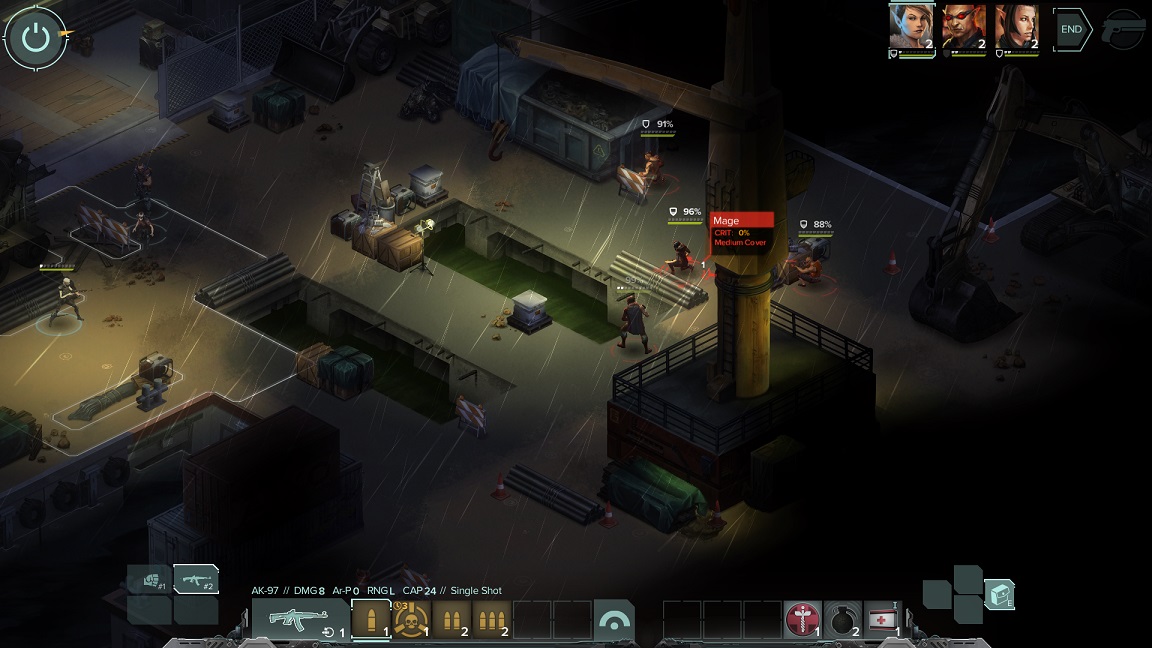This screenshot has height=648, width=1152.
Task: Select the two-bullet burst fire ability
Action: [451, 619]
